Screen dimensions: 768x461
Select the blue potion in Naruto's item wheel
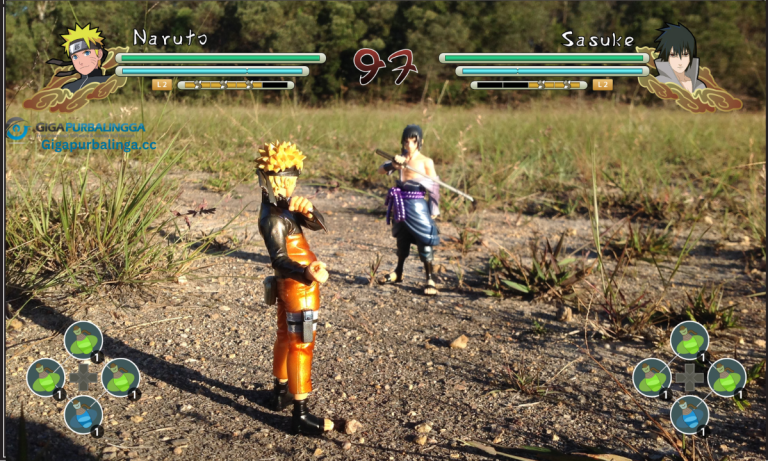pos(84,414)
